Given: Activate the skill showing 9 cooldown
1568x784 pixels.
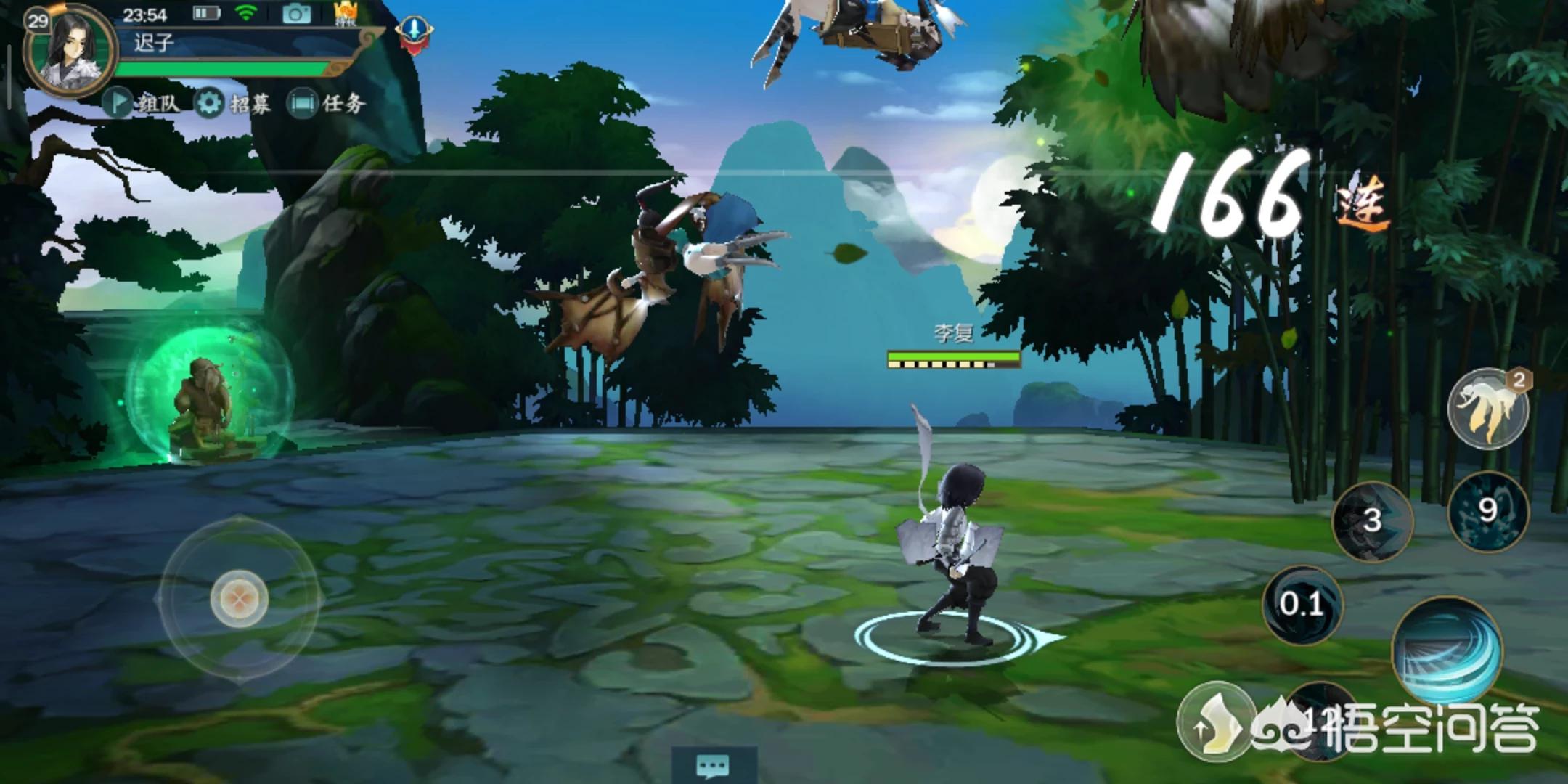Looking at the screenshot, I should tap(1488, 510).
